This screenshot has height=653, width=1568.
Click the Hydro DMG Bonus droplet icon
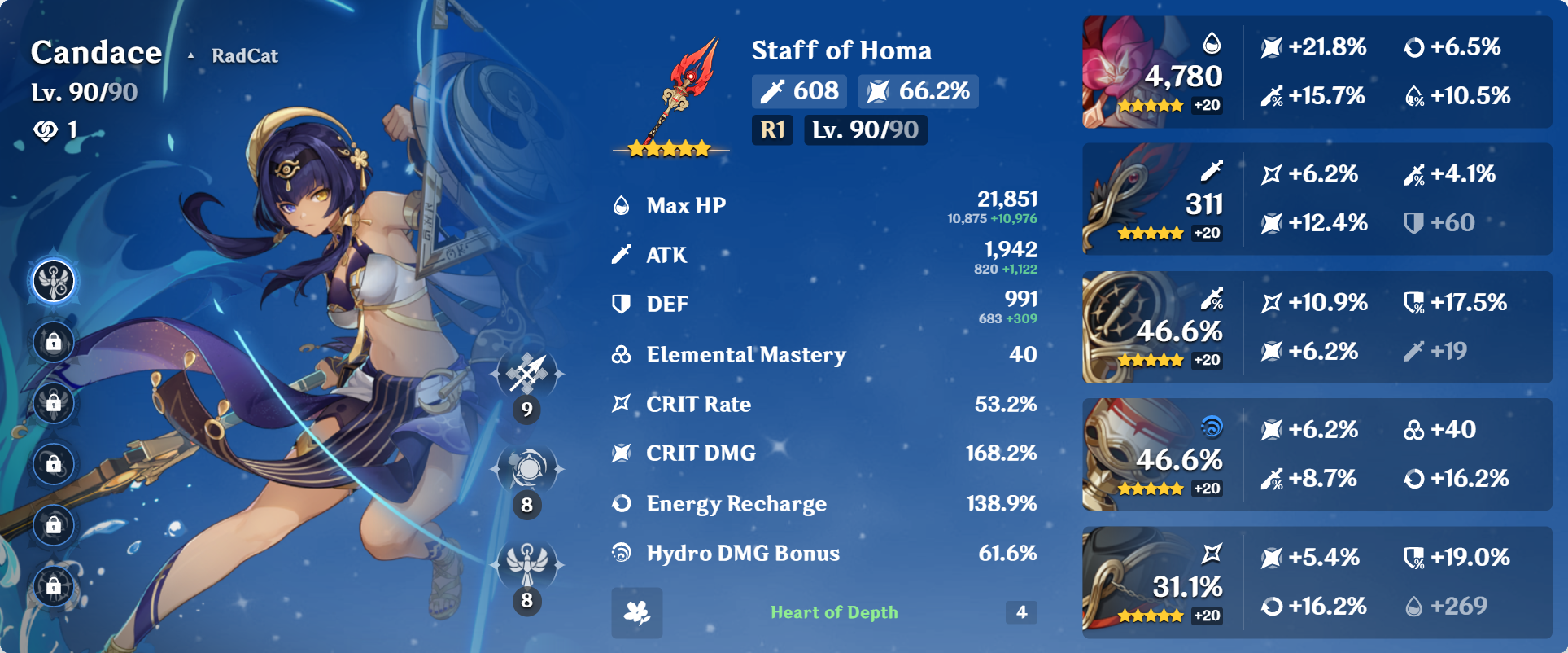(x=622, y=552)
